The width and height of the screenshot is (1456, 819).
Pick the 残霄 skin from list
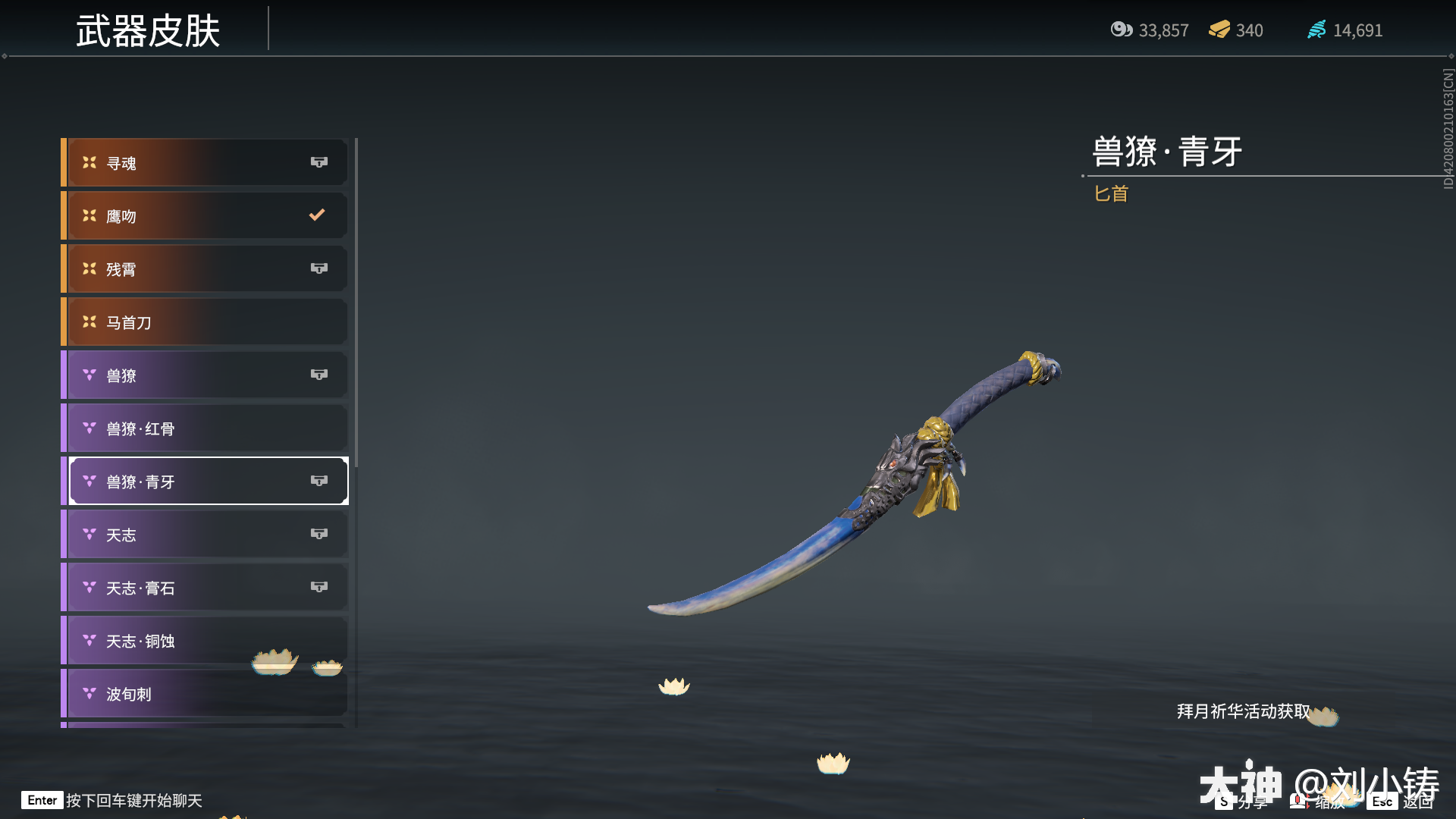[x=205, y=269]
